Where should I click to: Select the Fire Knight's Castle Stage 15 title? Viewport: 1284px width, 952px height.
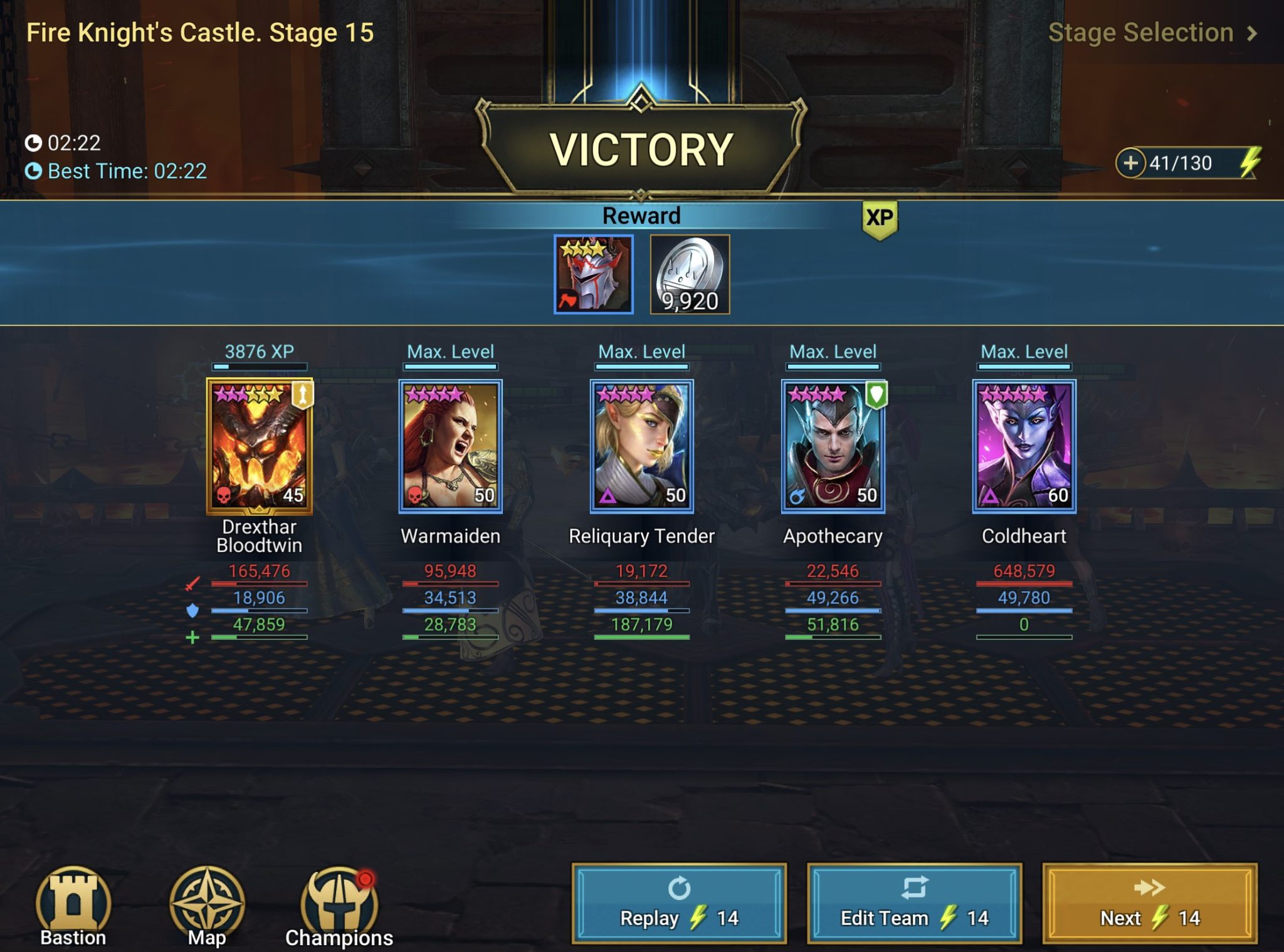pyautogui.click(x=199, y=33)
